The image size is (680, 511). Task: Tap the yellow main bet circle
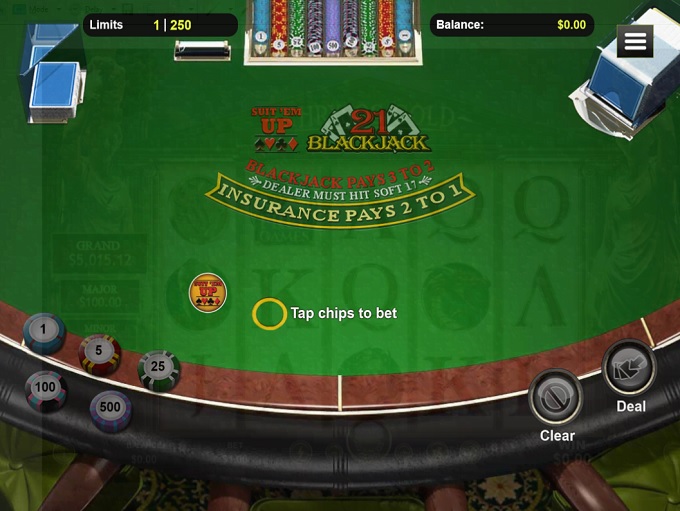click(x=269, y=314)
